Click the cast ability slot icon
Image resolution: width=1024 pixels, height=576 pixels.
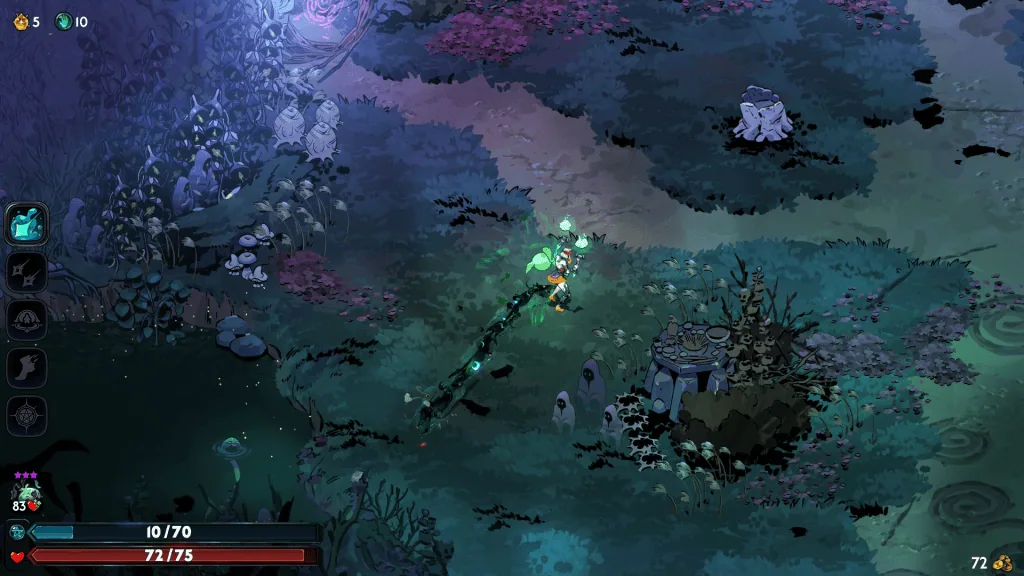(27, 319)
